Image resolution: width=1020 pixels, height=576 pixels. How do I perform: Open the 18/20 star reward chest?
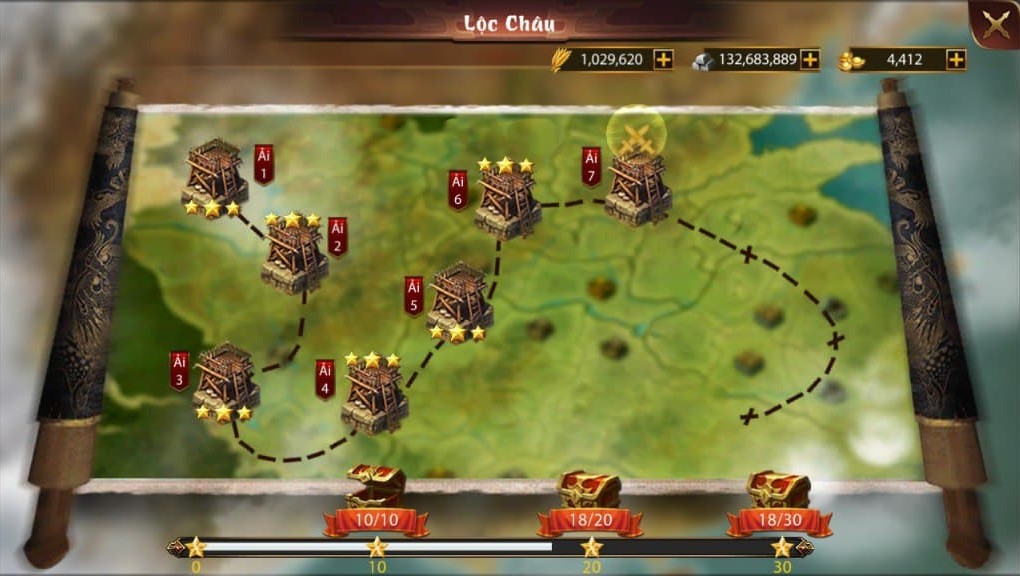pyautogui.click(x=588, y=490)
